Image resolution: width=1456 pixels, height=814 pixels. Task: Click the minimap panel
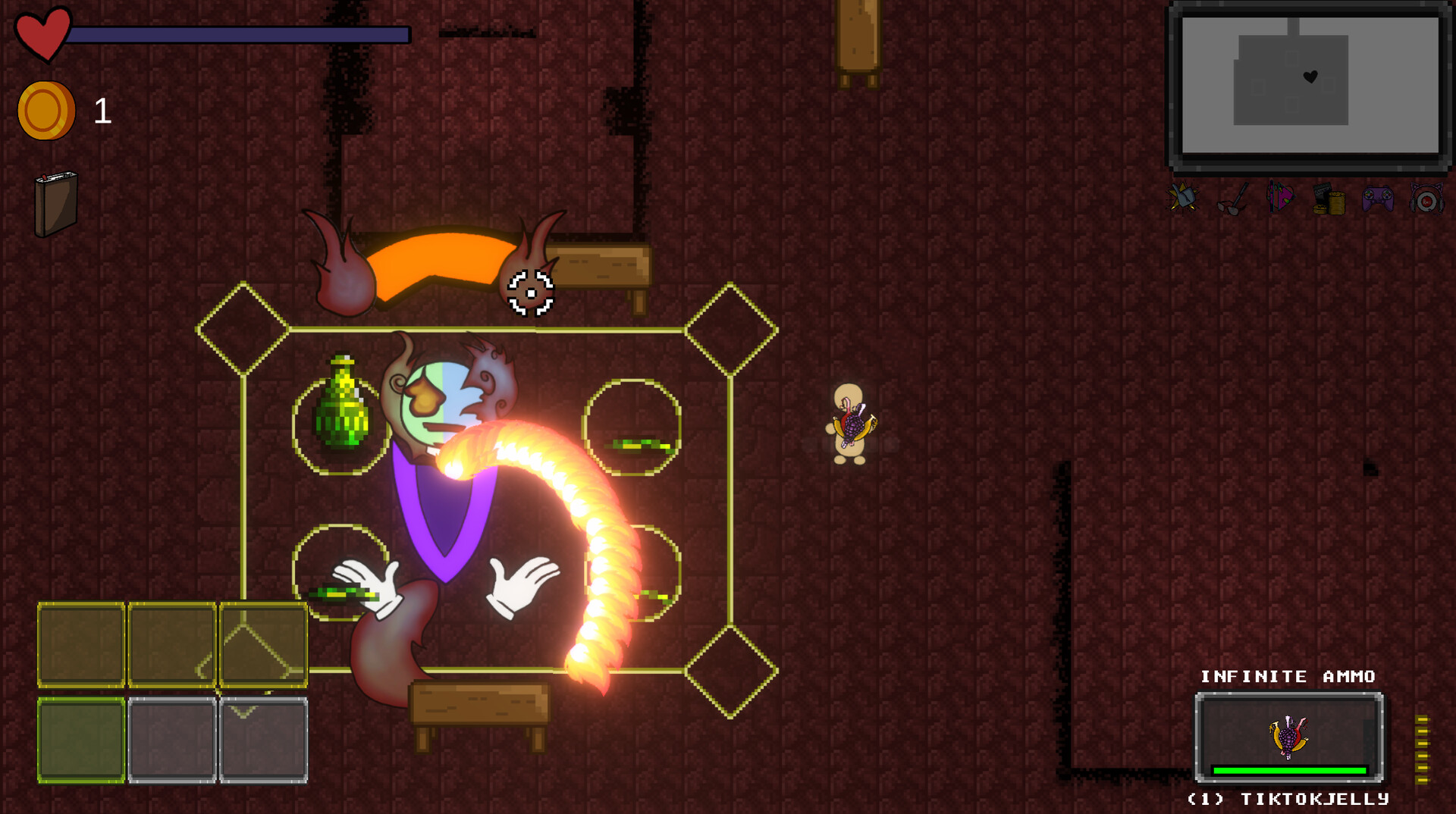1310,85
